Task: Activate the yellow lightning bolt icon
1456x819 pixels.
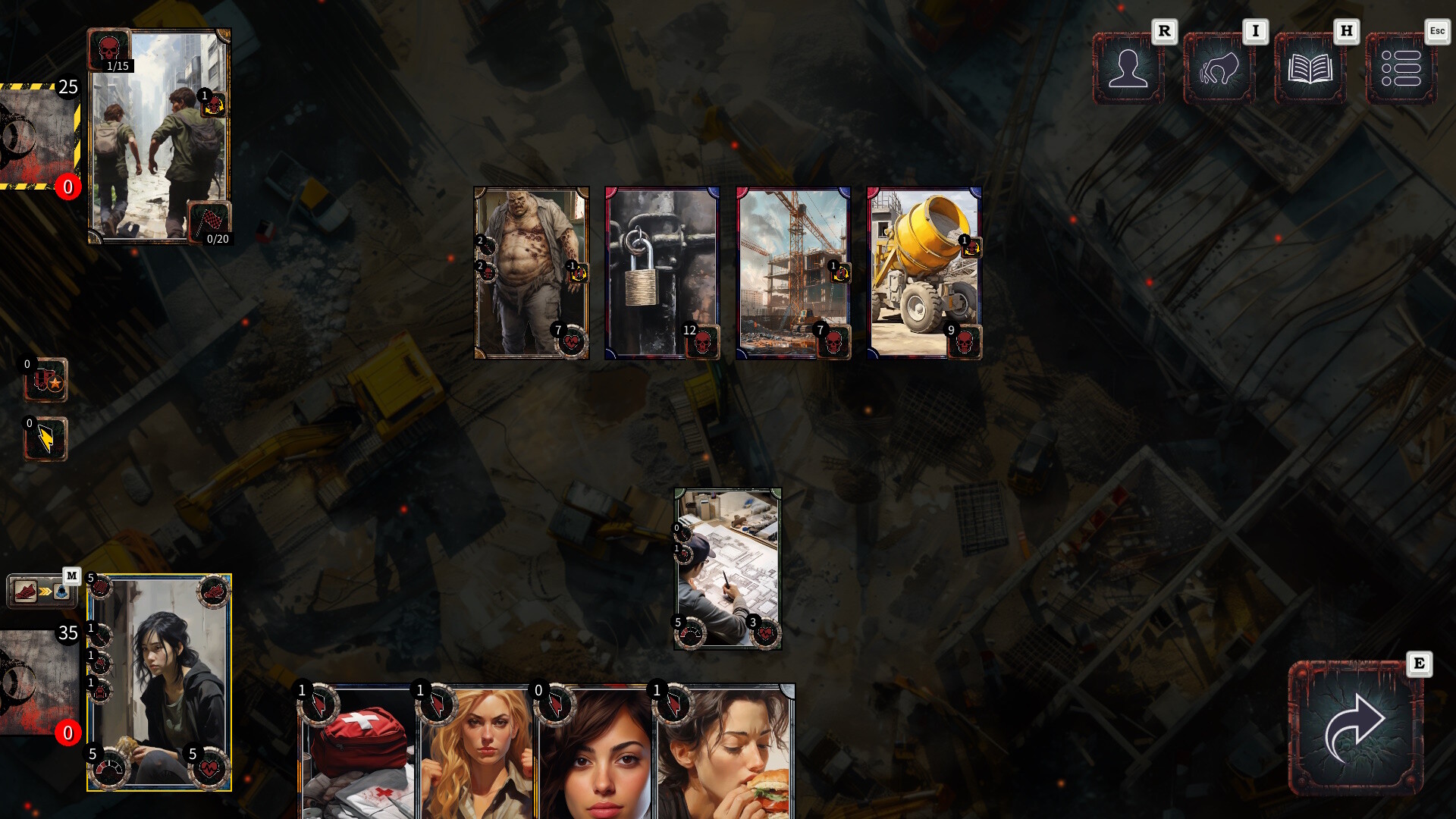Action: pos(45,439)
